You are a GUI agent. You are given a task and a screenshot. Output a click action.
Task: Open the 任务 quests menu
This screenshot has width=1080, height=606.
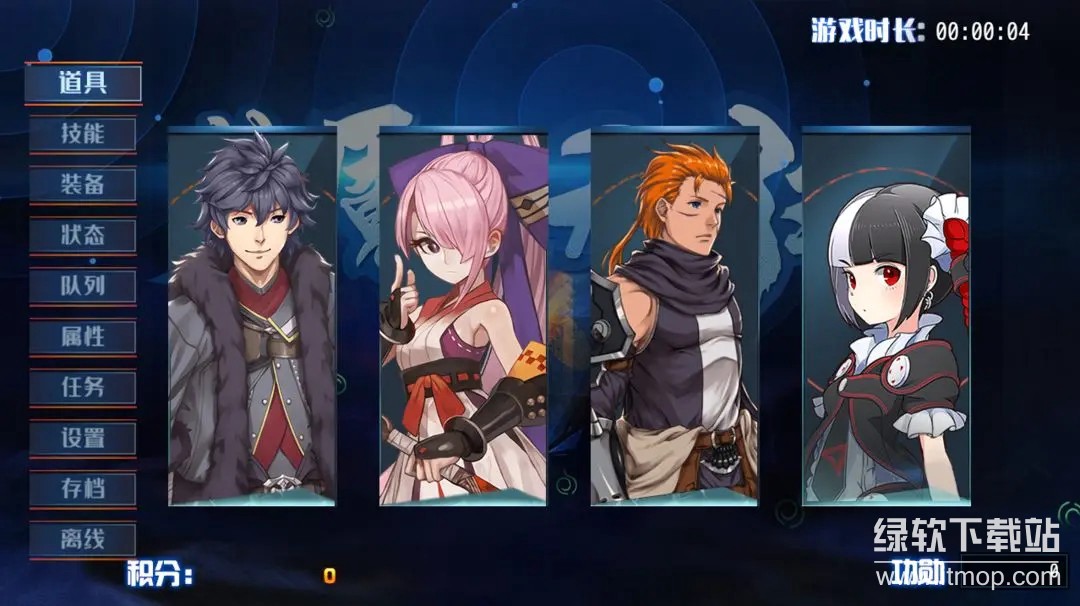click(83, 387)
